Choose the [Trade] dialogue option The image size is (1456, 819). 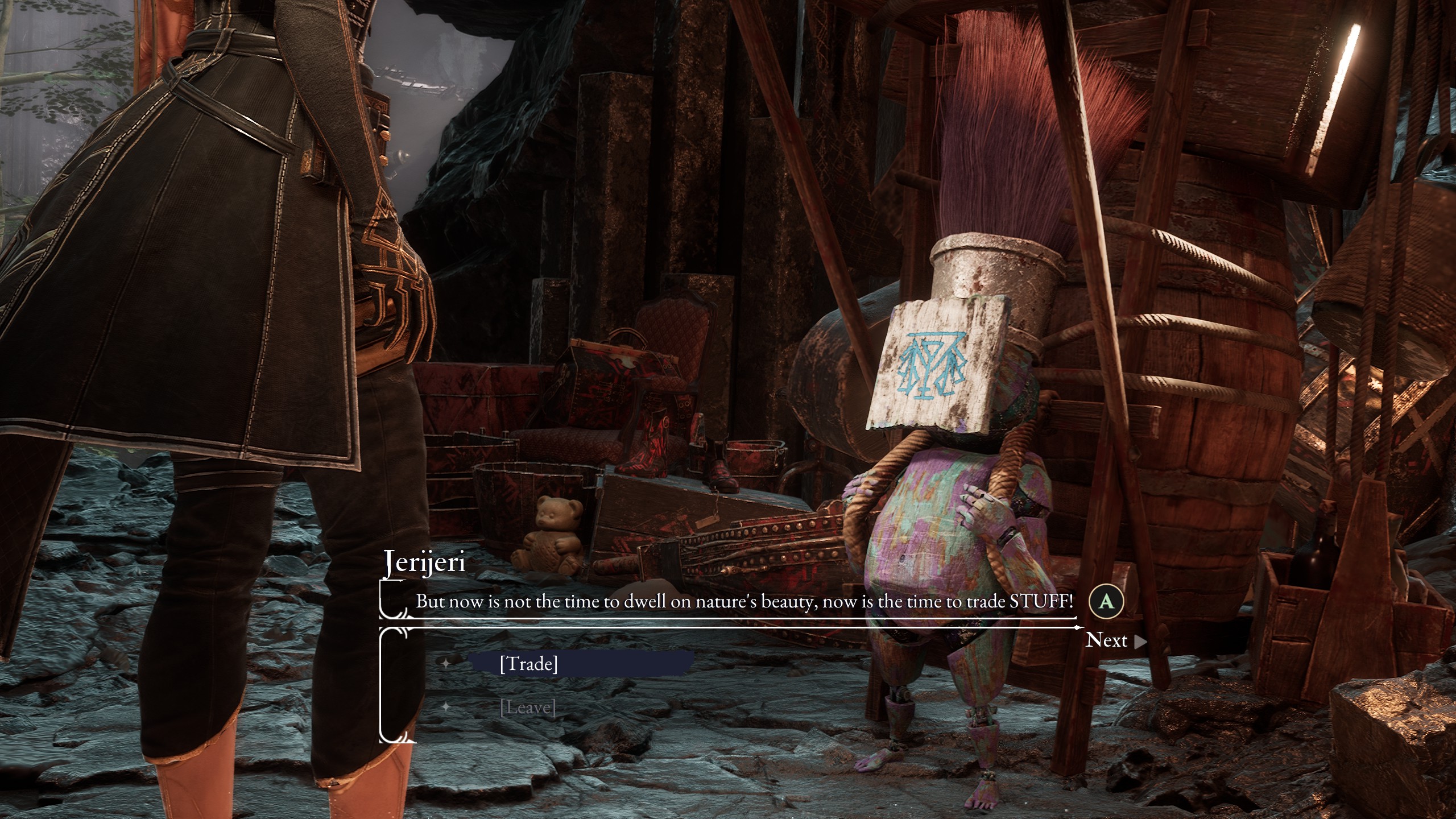coord(528,664)
